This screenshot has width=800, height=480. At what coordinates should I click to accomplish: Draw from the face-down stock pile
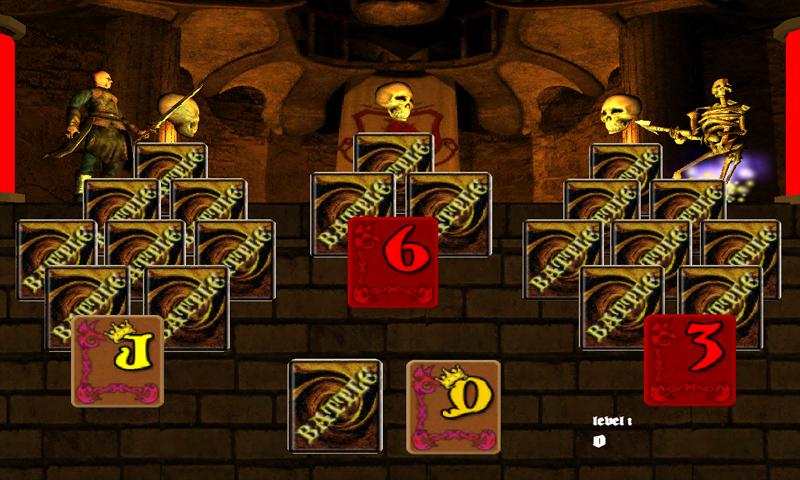point(335,406)
